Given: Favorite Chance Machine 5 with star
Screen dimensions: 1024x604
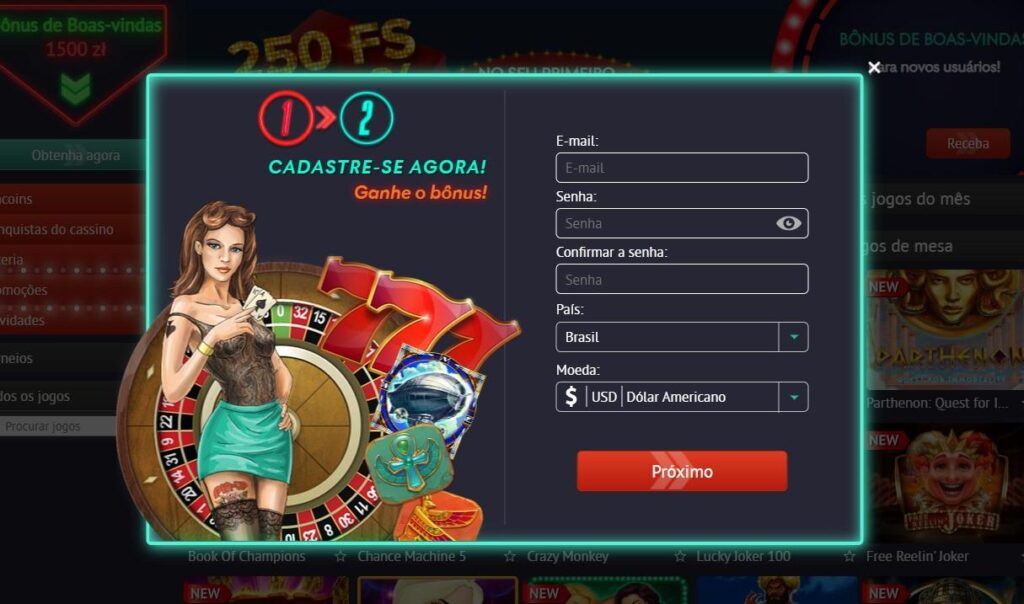Looking at the screenshot, I should [340, 556].
